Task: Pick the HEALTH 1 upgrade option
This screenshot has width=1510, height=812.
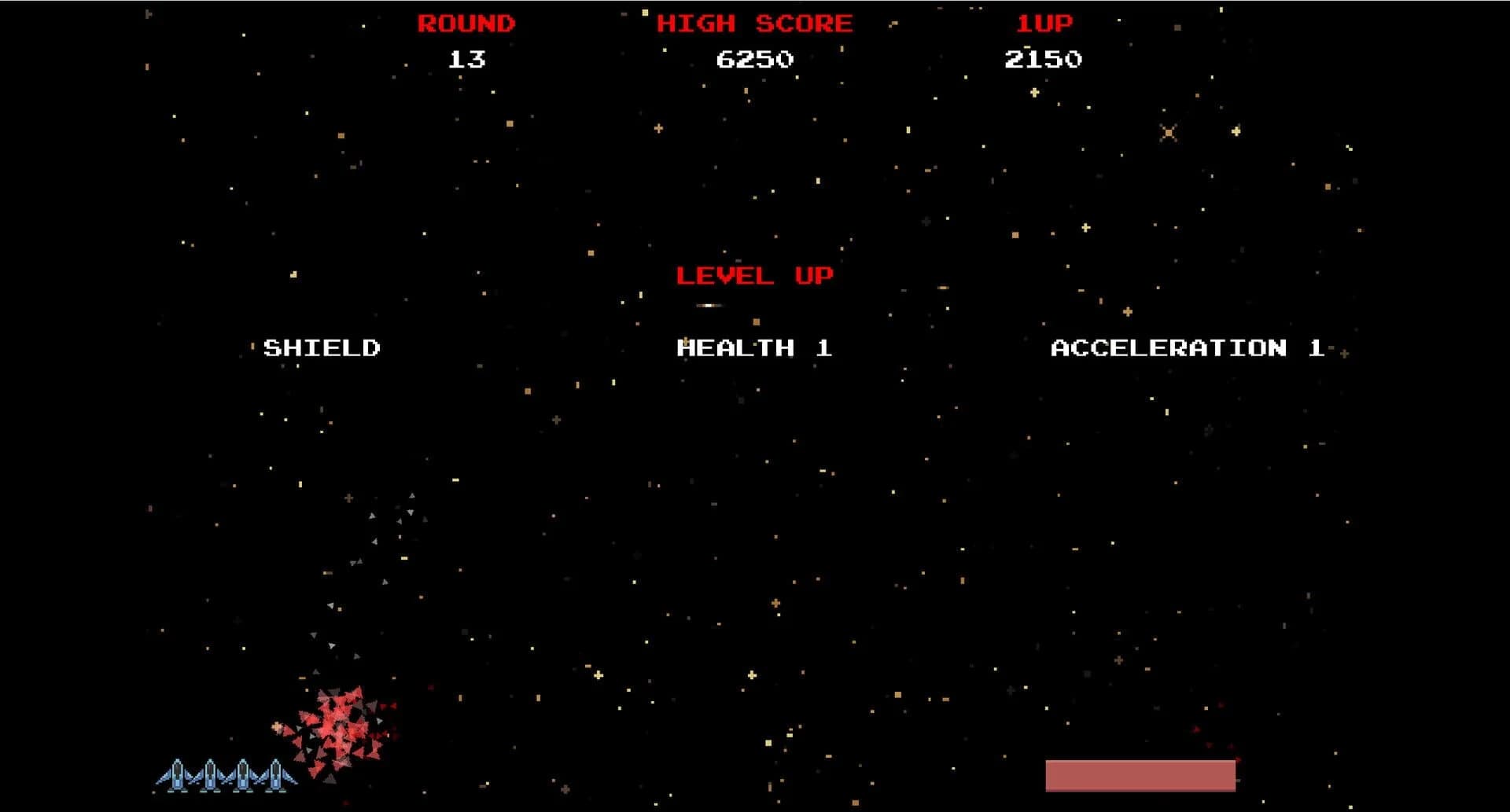Action: [753, 348]
